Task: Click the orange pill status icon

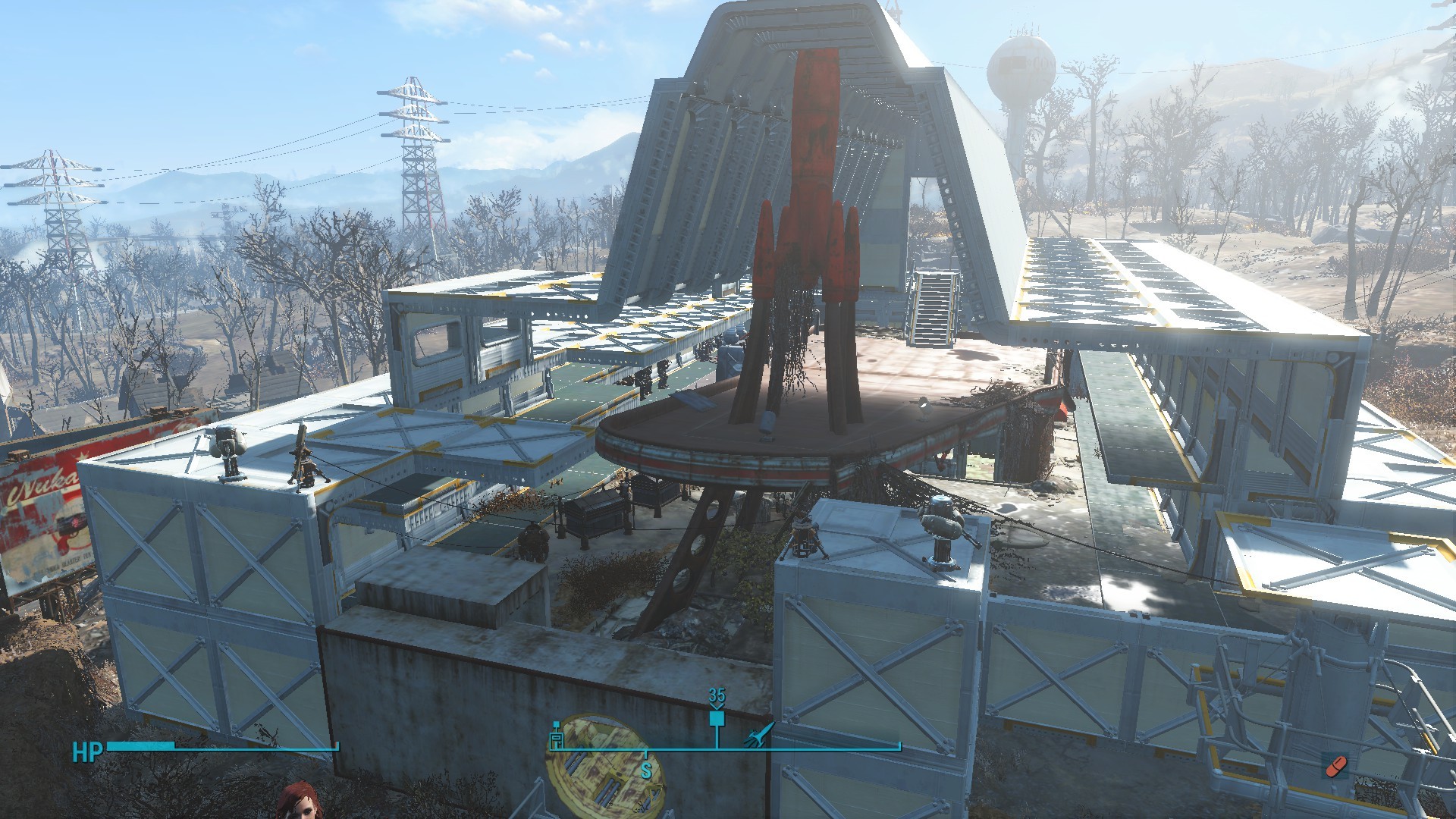Action: (1335, 766)
